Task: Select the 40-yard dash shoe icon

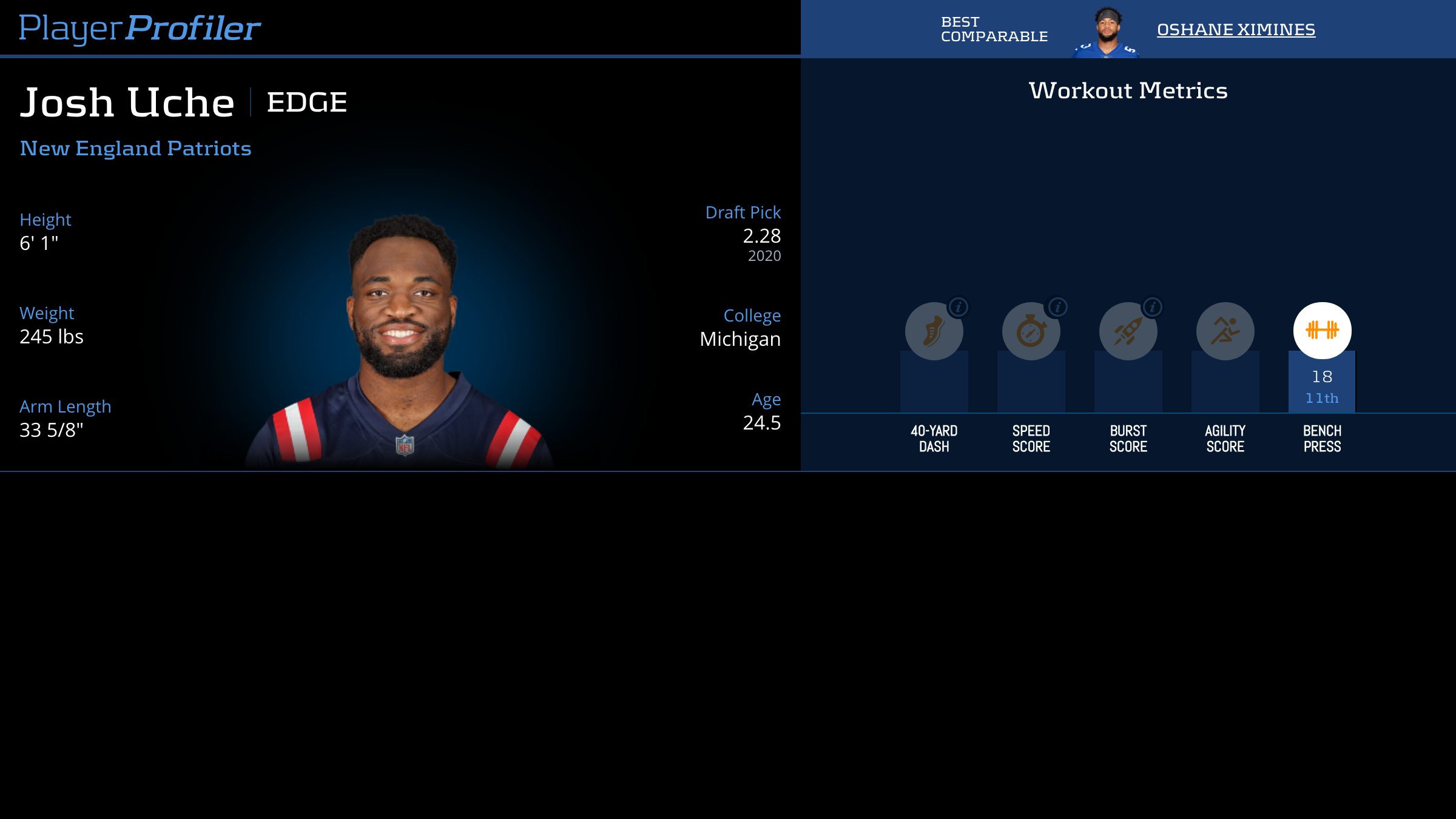Action: coord(933,332)
